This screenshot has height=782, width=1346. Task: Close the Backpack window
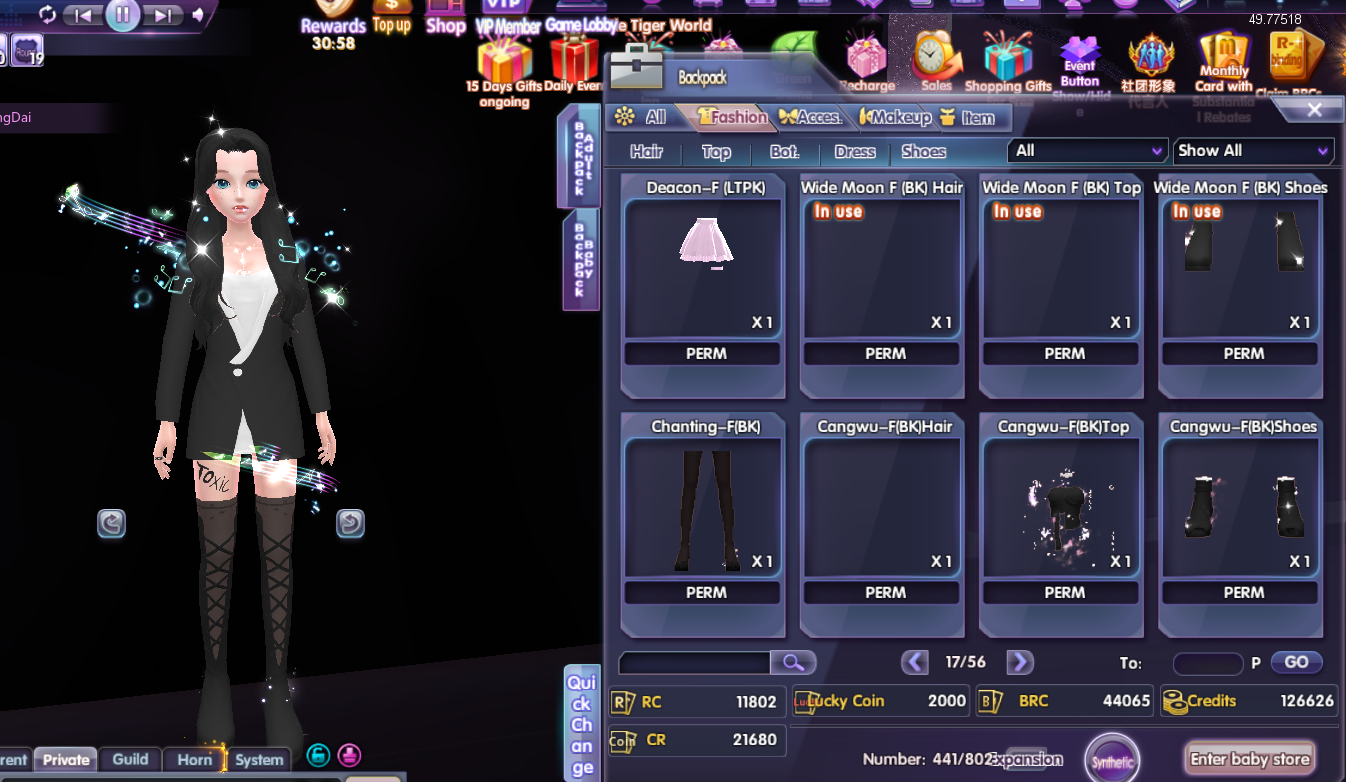(1314, 110)
